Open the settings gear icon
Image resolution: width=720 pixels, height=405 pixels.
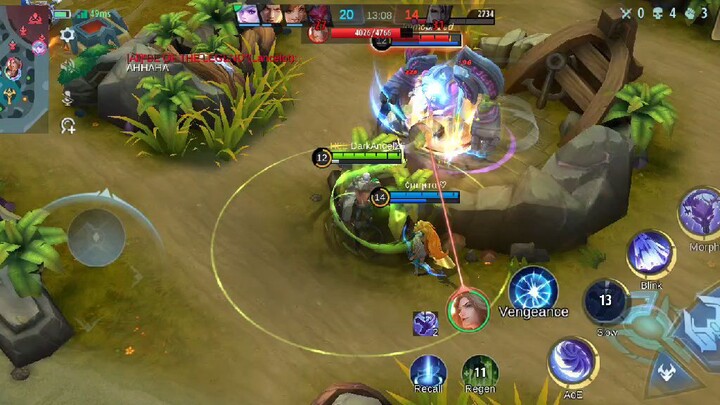pyautogui.click(x=67, y=35)
